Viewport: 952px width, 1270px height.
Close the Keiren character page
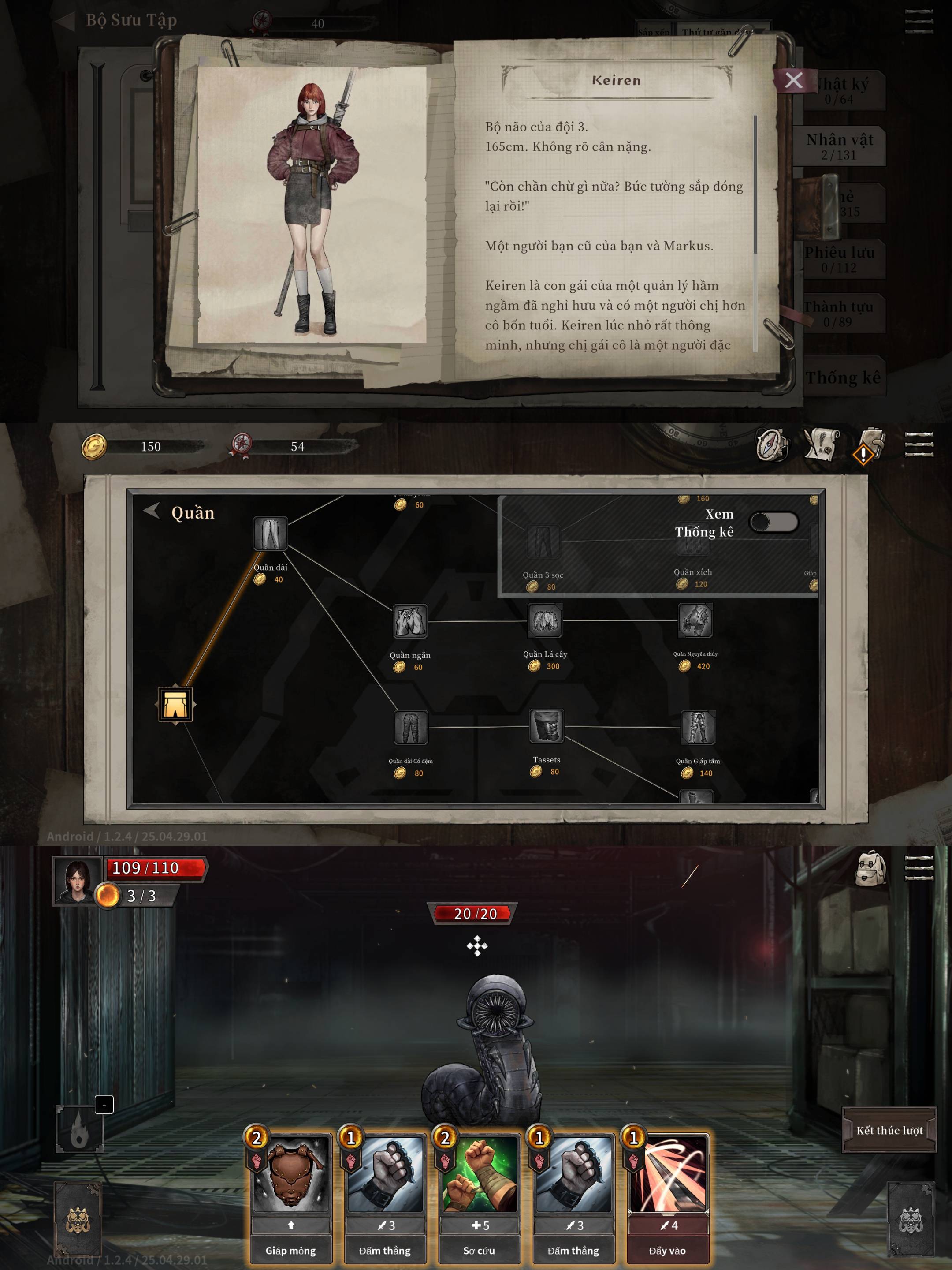point(794,80)
